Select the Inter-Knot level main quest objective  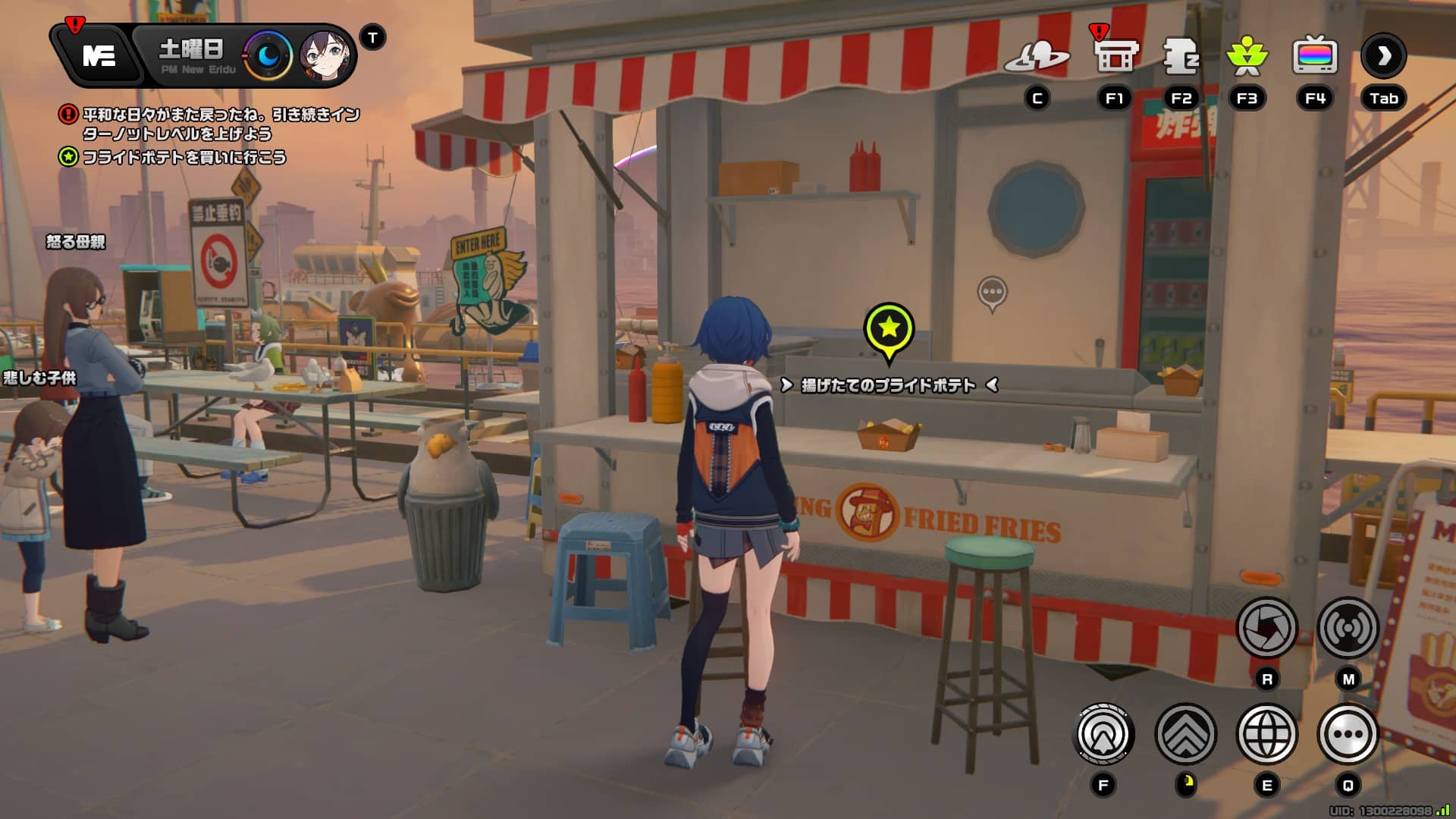click(x=220, y=124)
